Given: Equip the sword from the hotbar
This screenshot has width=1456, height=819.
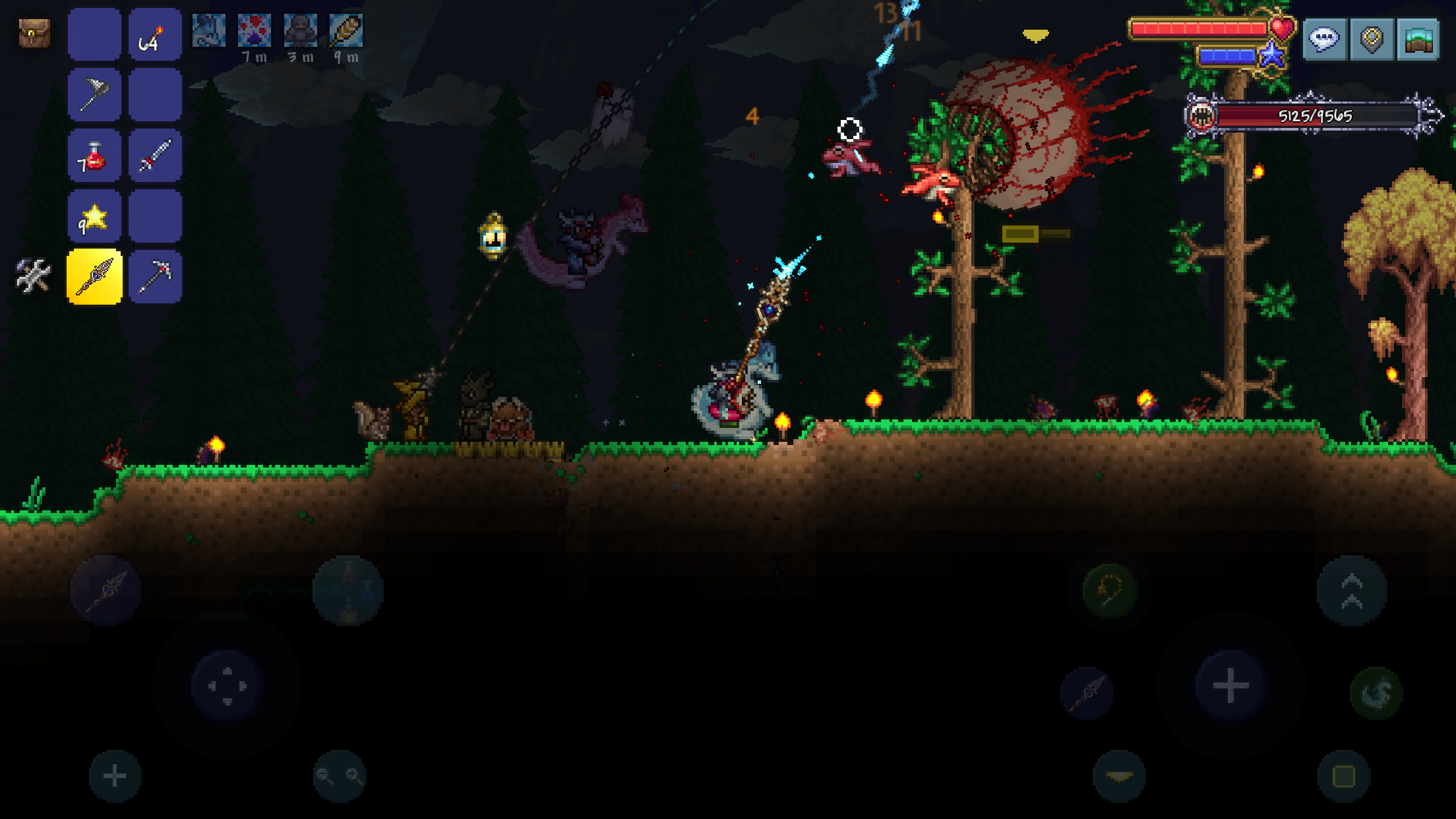Looking at the screenshot, I should [x=155, y=156].
